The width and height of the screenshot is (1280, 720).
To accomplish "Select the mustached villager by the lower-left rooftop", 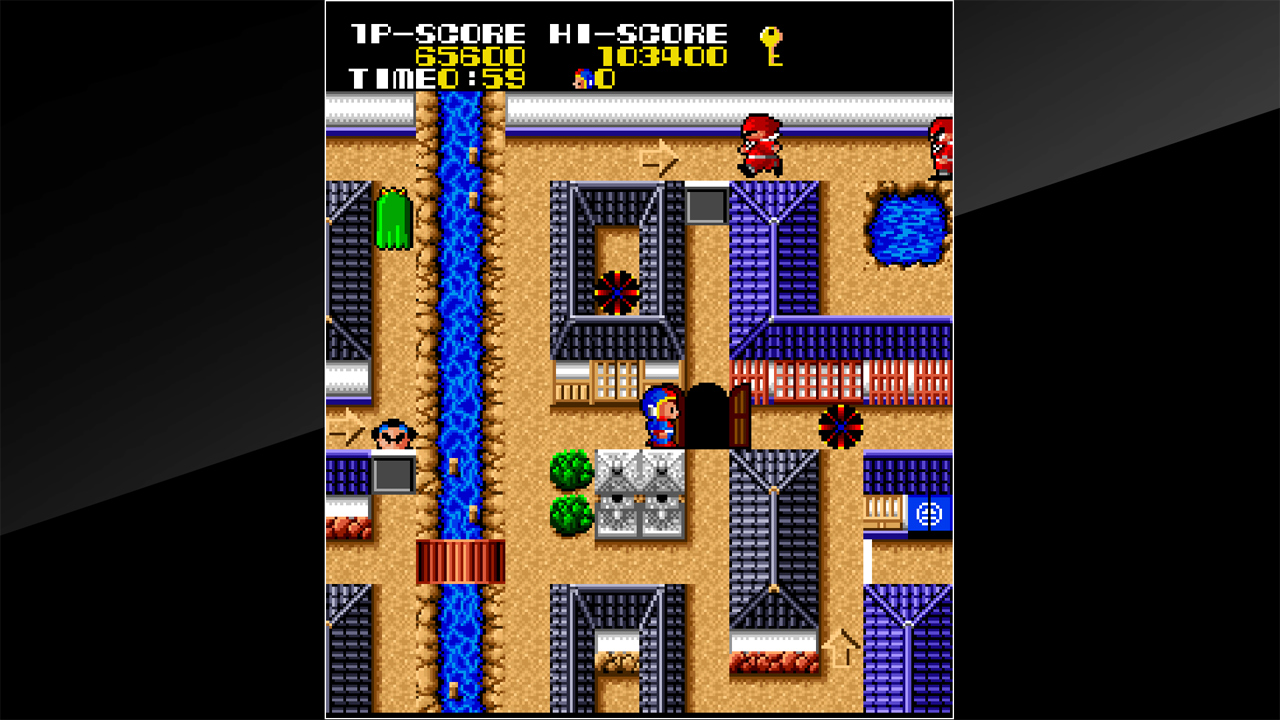I will point(393,434).
